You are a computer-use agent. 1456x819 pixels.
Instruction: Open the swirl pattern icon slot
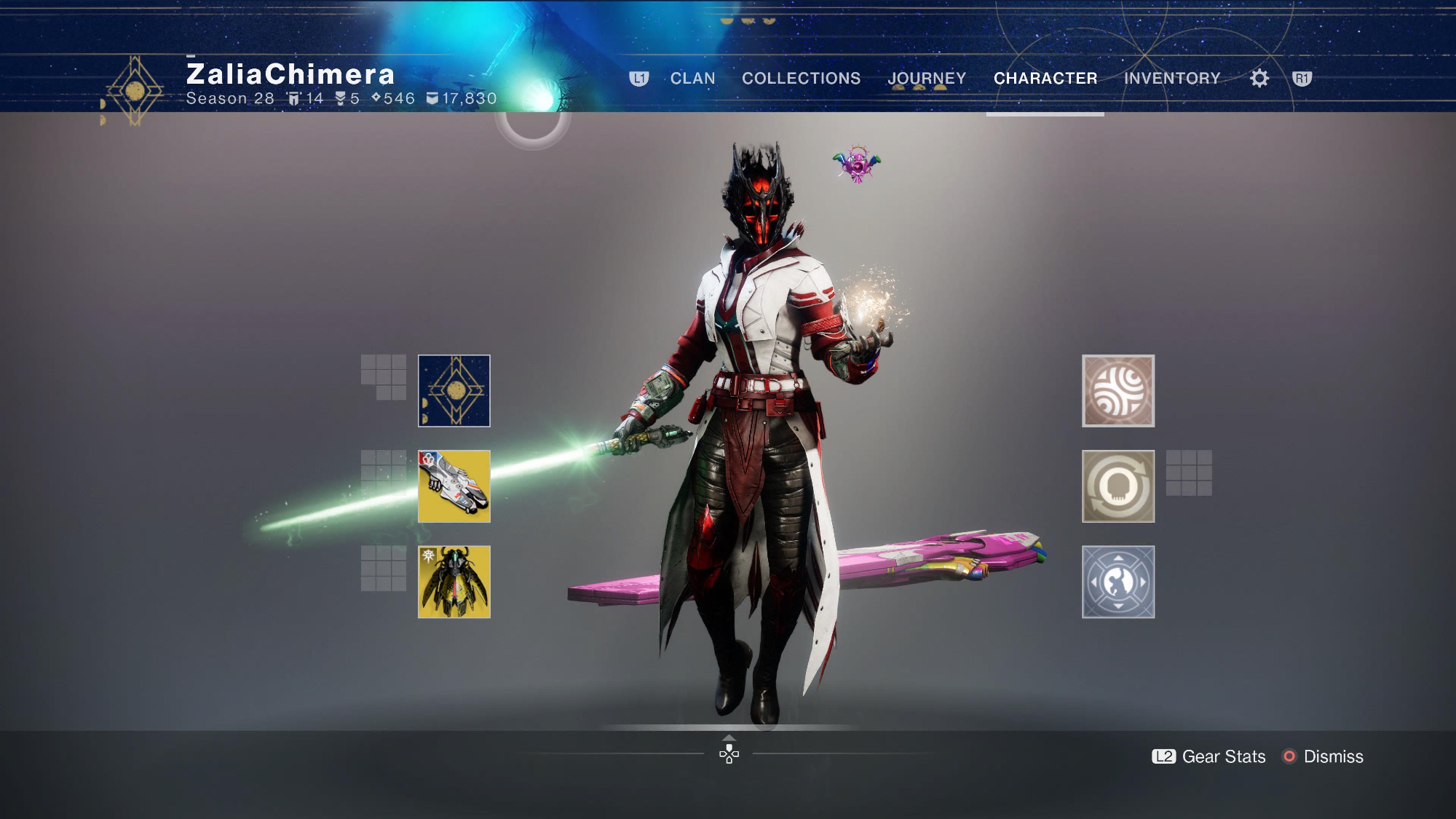[1118, 391]
